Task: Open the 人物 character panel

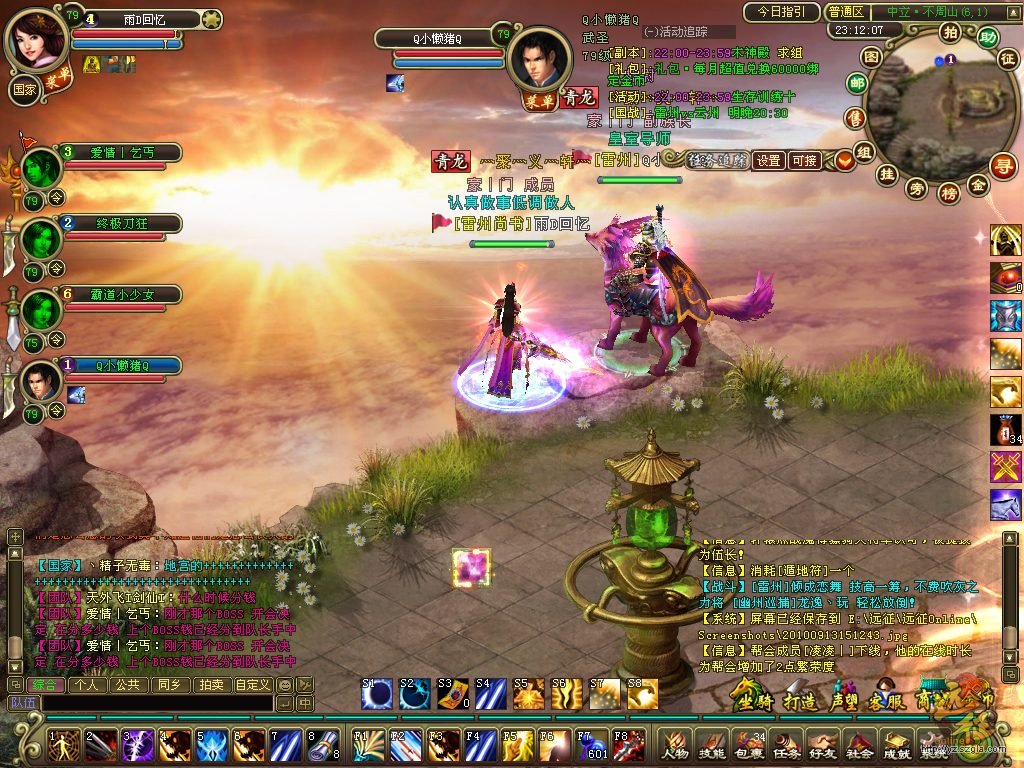Action: point(676,744)
